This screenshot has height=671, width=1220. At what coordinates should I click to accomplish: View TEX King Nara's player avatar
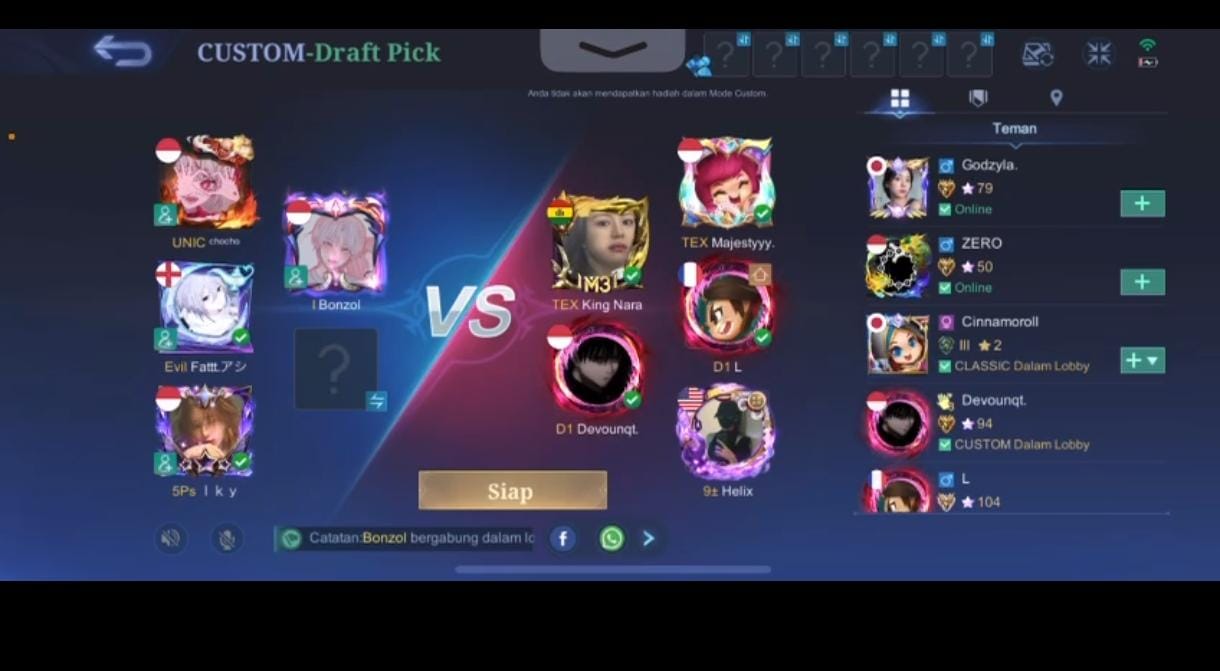point(598,243)
